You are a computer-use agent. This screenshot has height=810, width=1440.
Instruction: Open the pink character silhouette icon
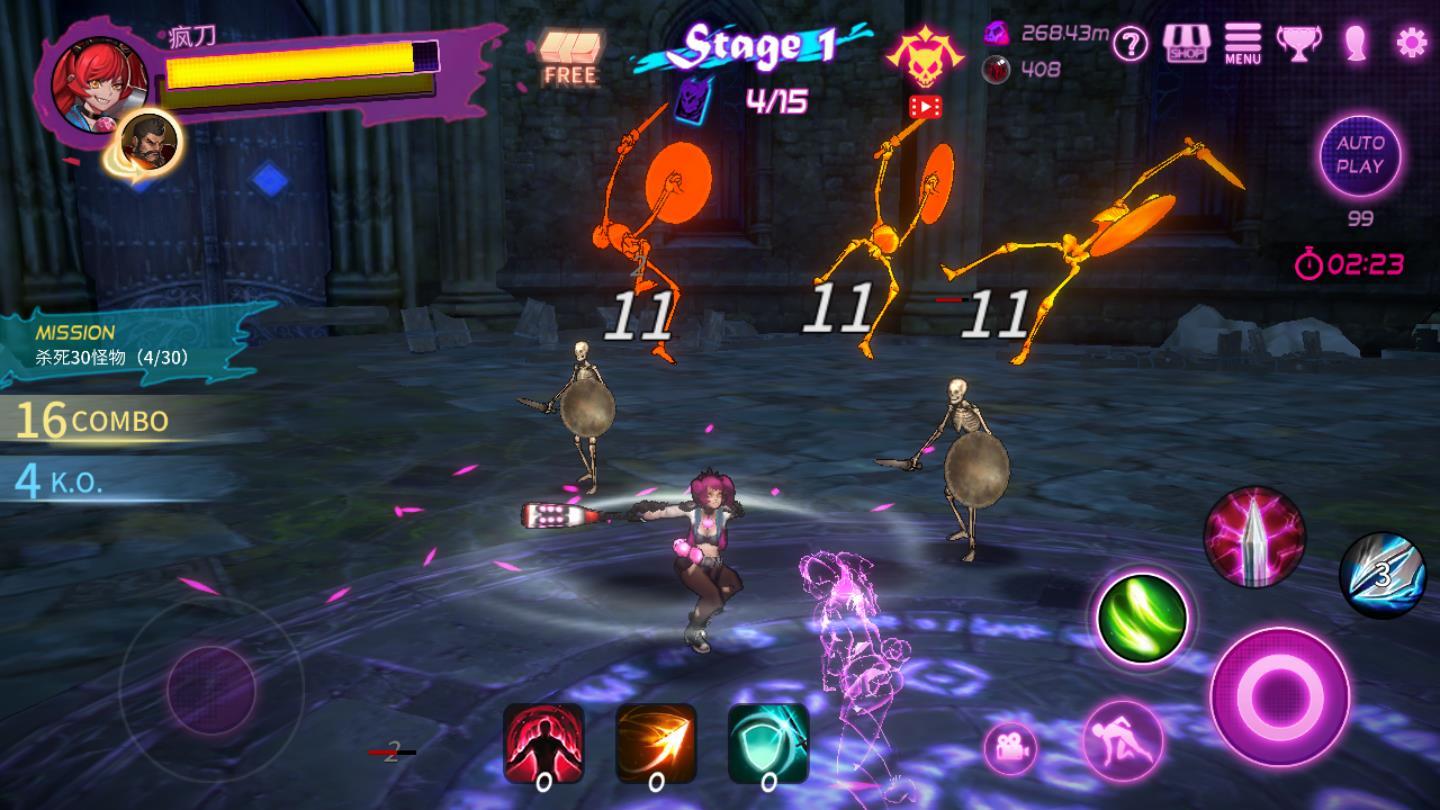pos(1356,43)
